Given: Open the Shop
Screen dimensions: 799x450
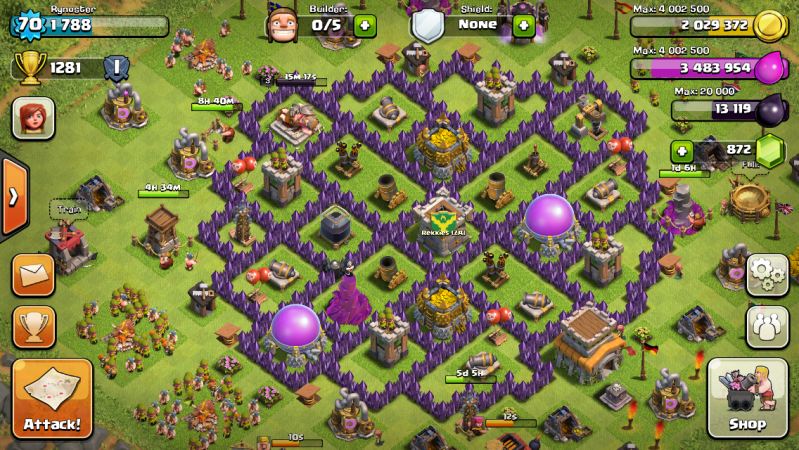Looking at the screenshot, I should tap(747, 398).
